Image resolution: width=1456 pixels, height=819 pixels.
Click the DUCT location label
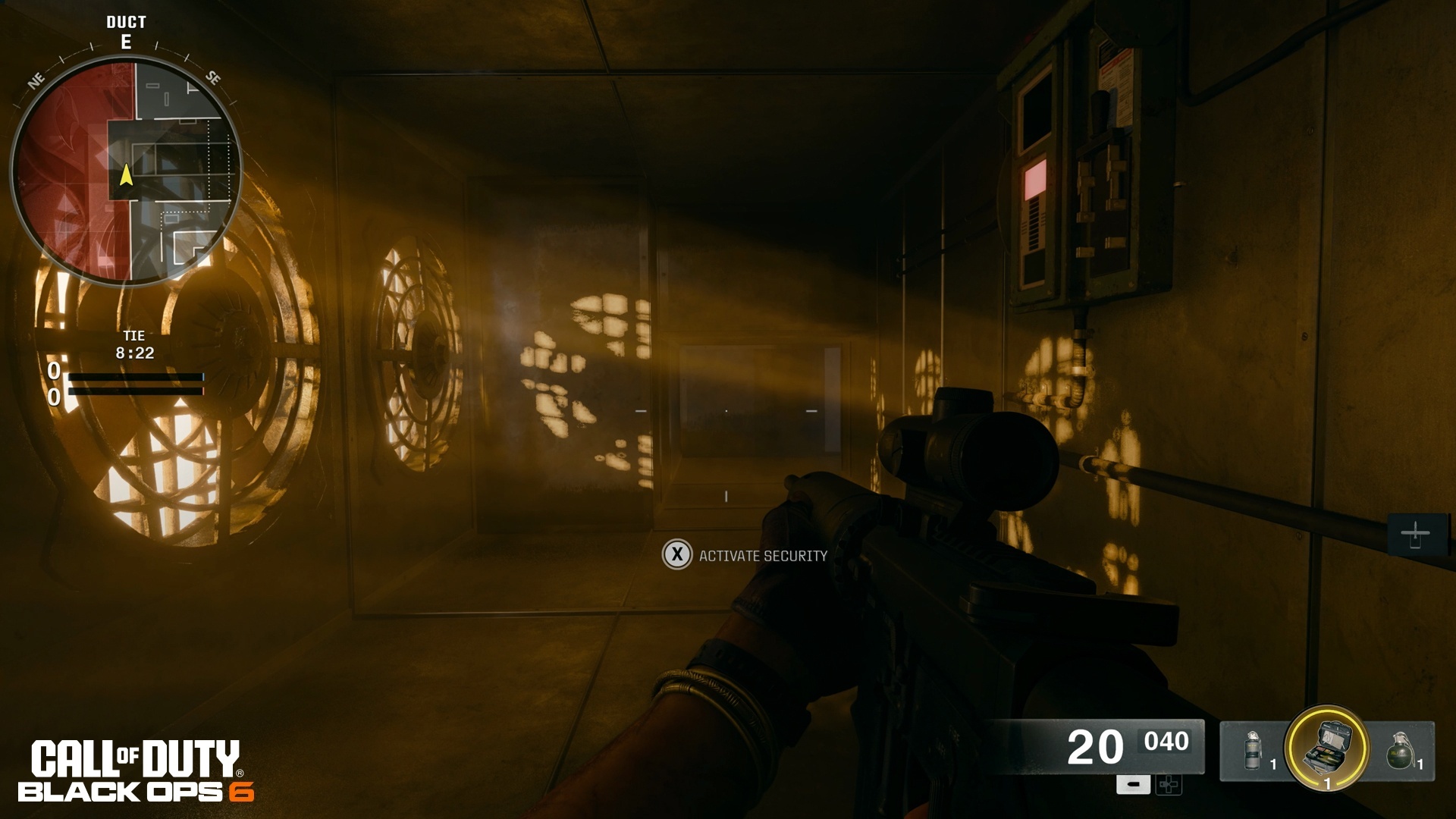[126, 22]
